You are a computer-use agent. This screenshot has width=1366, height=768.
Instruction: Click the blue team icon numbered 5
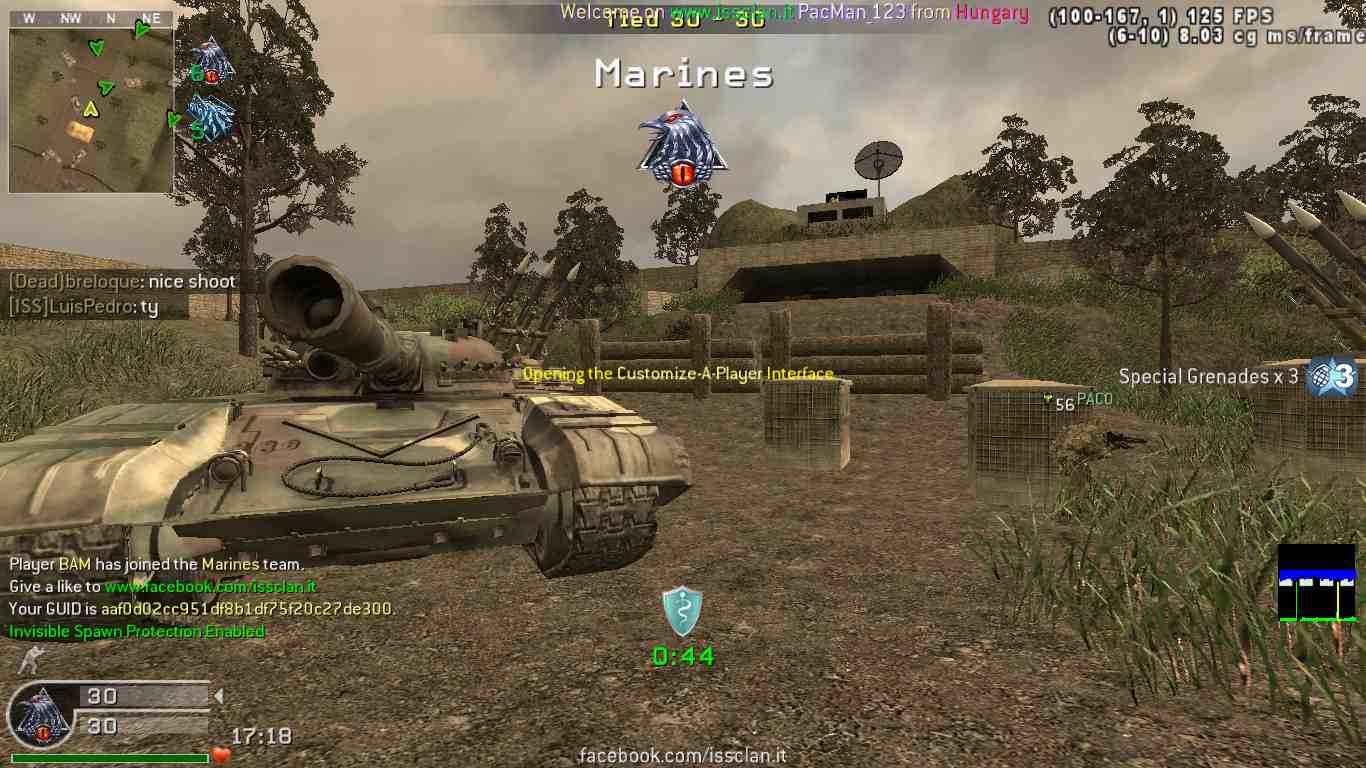point(209,118)
